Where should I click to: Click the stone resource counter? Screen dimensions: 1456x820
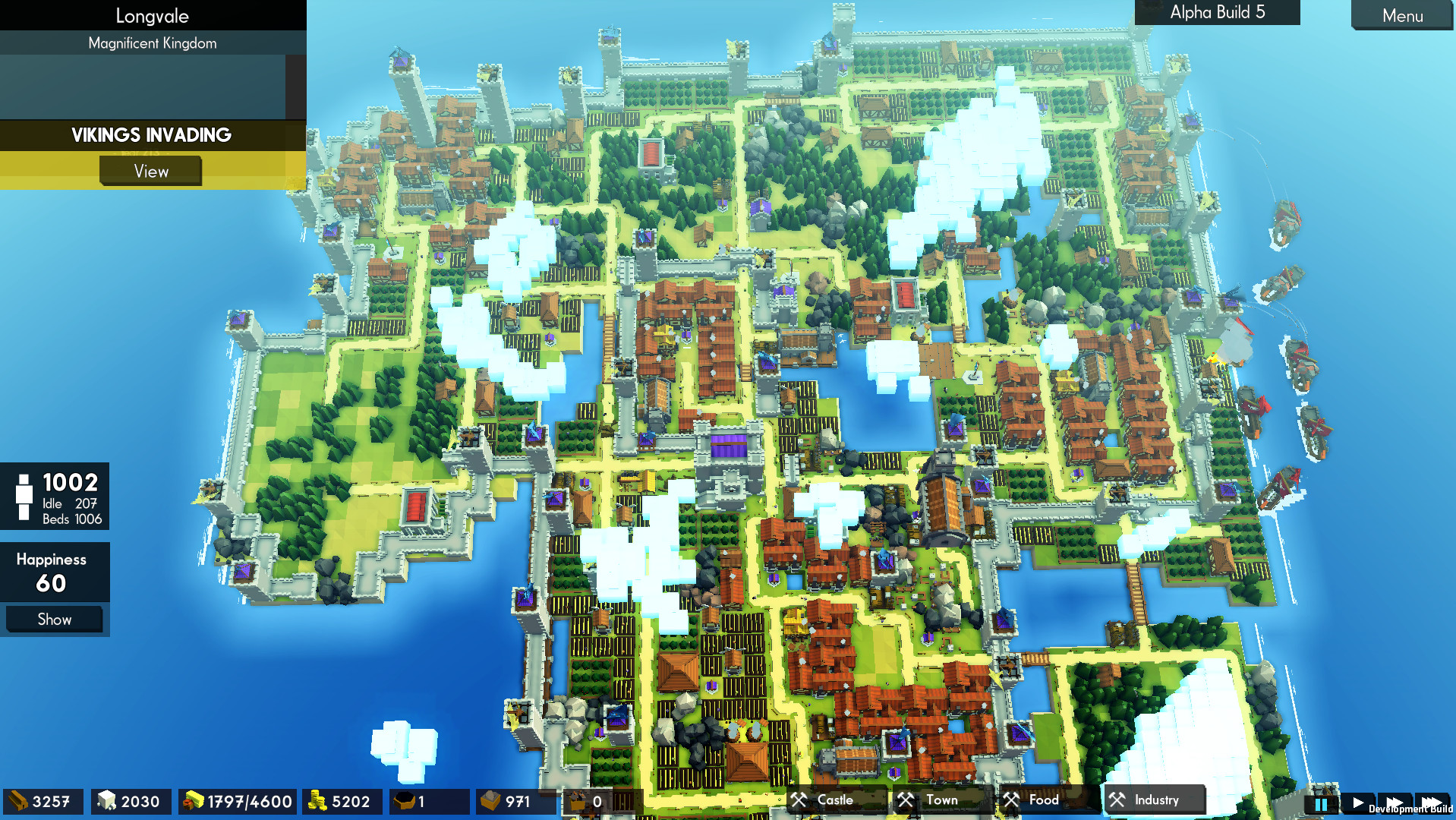(131, 801)
